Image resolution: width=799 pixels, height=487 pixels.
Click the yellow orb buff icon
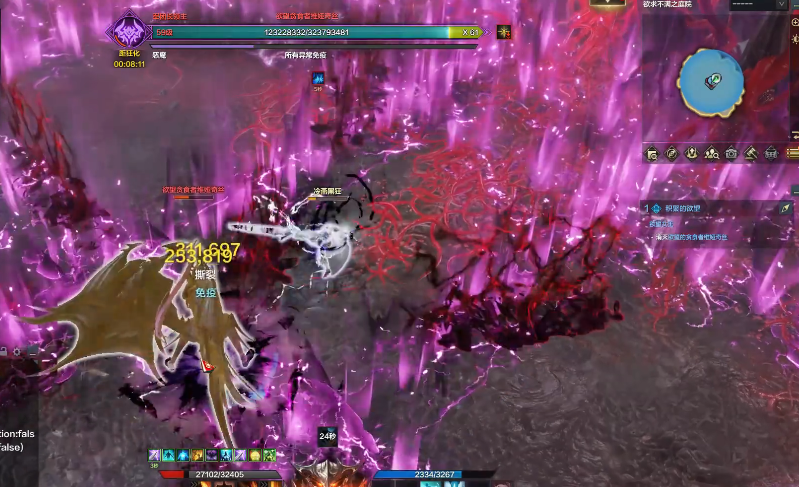[255, 455]
